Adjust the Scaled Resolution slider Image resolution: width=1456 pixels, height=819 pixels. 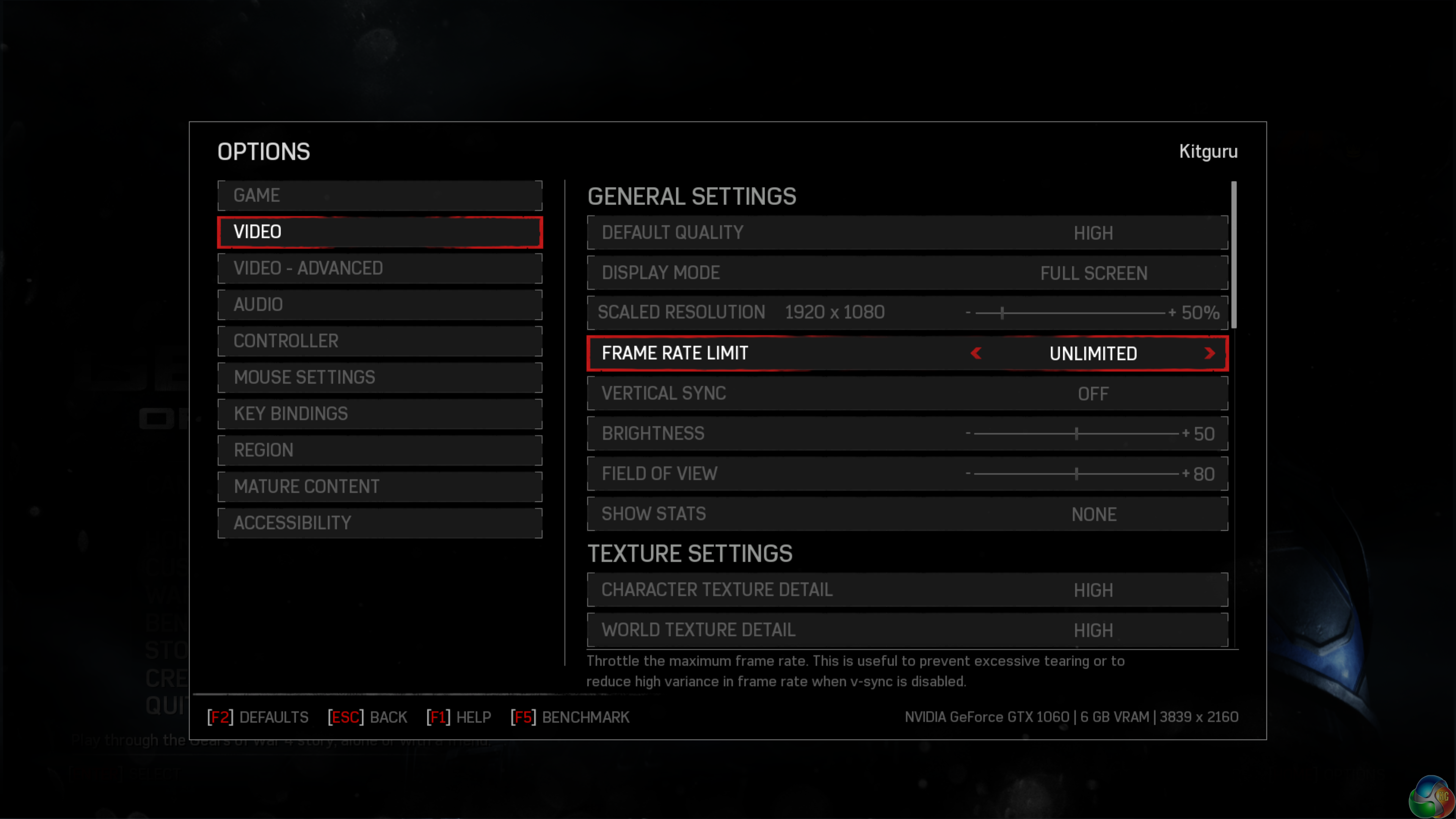pyautogui.click(x=1002, y=312)
